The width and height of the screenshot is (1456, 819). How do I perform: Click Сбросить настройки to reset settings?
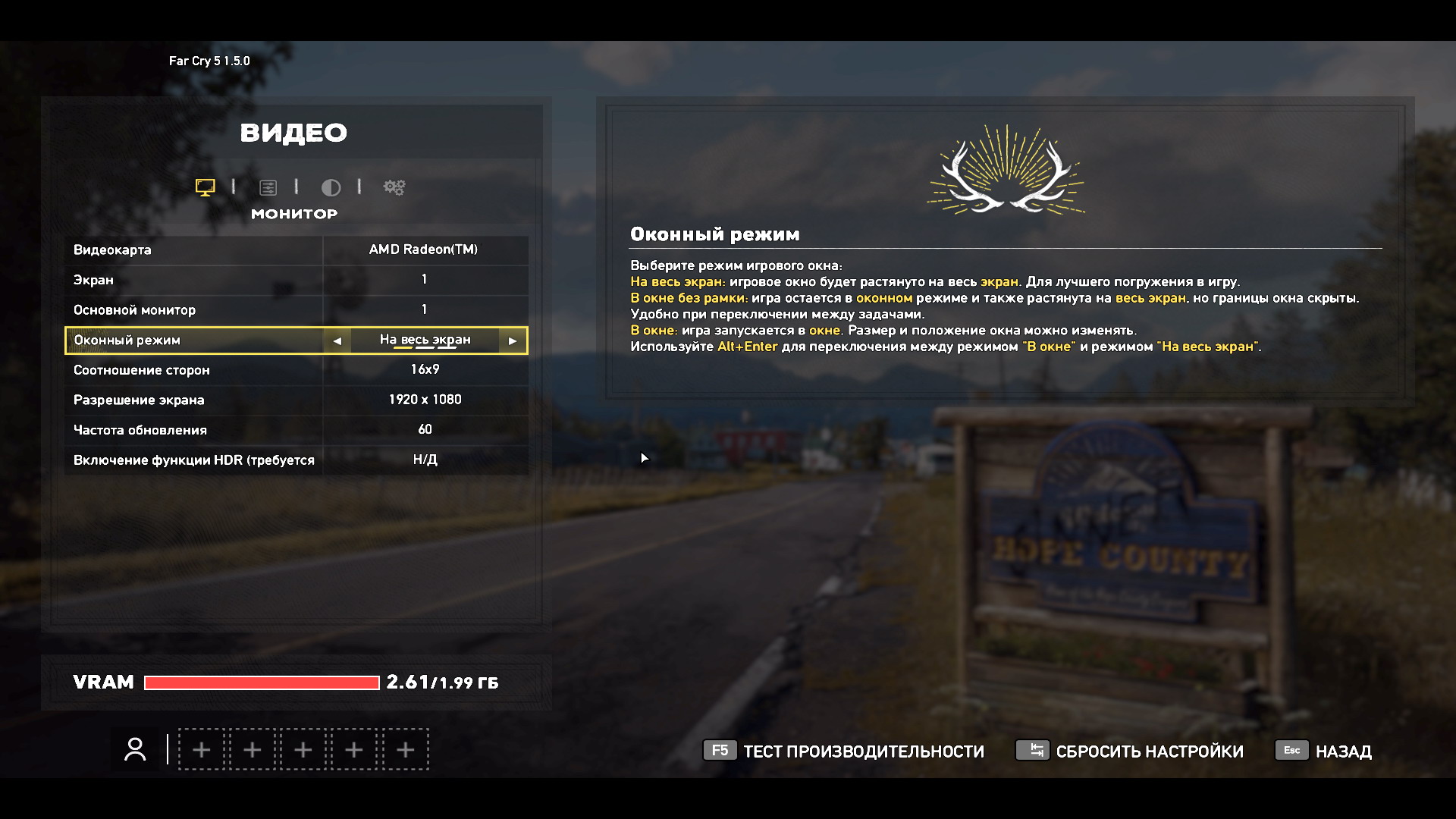click(x=1130, y=751)
